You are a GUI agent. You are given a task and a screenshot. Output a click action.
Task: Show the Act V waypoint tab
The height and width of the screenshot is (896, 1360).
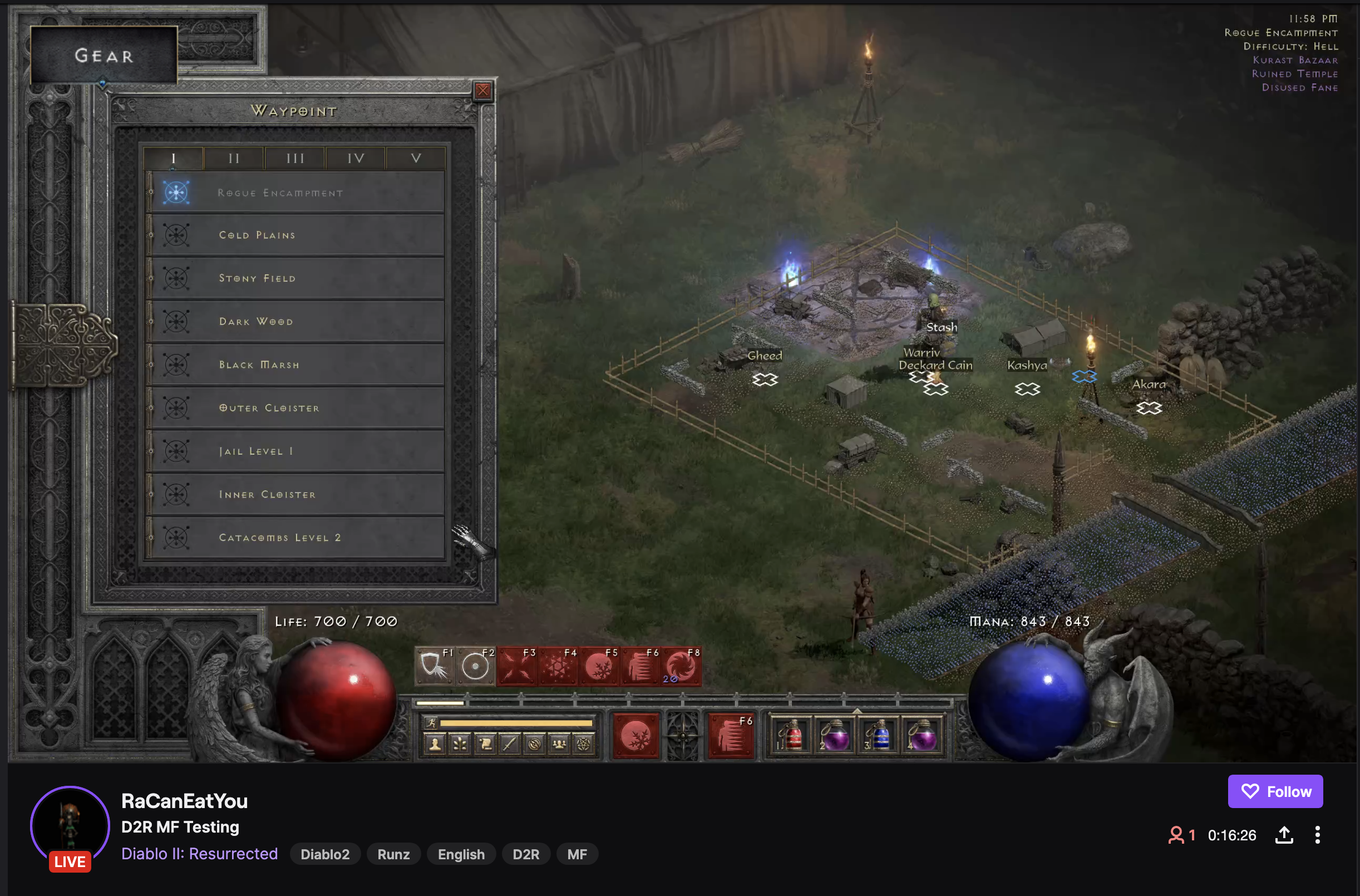pos(416,158)
